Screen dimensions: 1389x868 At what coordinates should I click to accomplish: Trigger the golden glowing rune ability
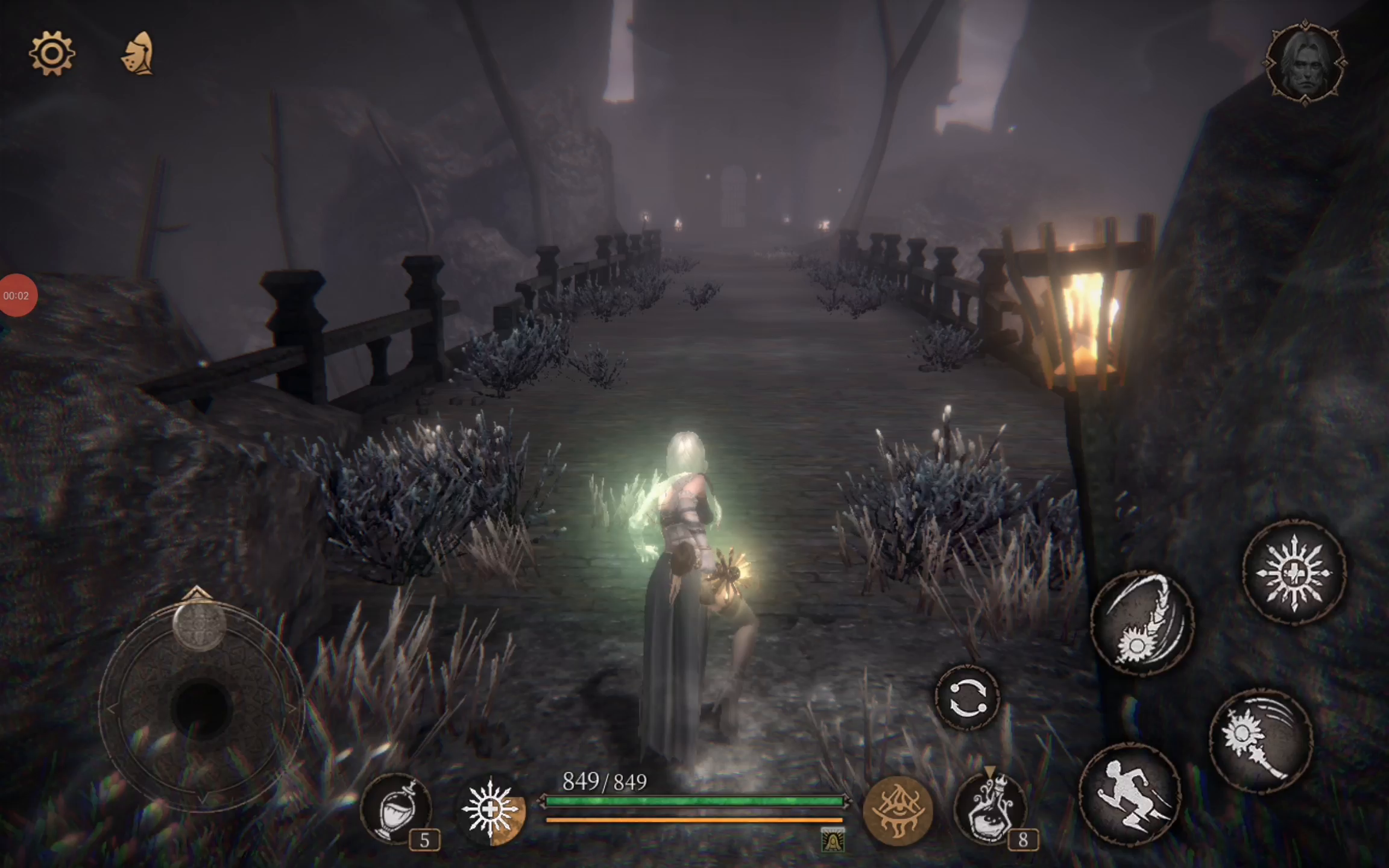[x=898, y=811]
